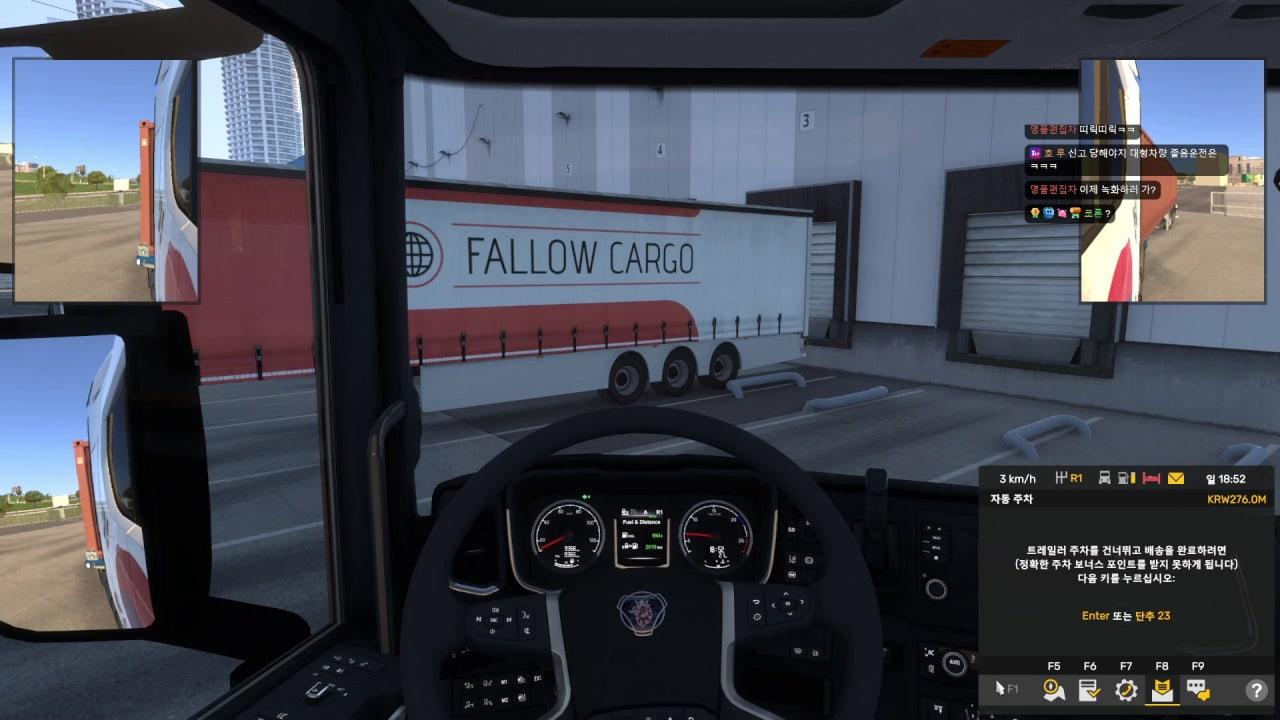Activate the F1 mouse cursor control
The height and width of the screenshot is (720, 1280).
[x=1006, y=689]
